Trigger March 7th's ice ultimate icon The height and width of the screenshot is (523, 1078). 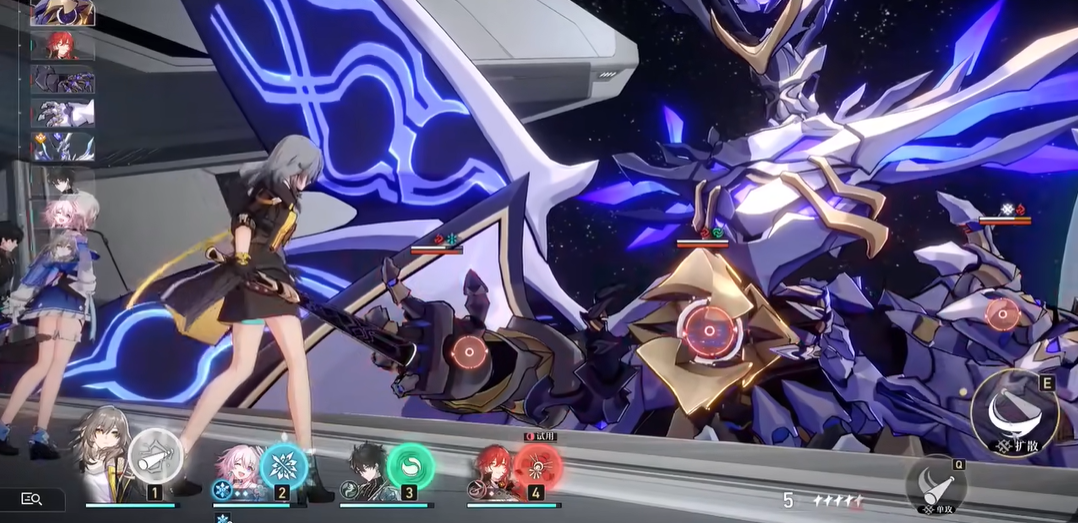click(283, 465)
